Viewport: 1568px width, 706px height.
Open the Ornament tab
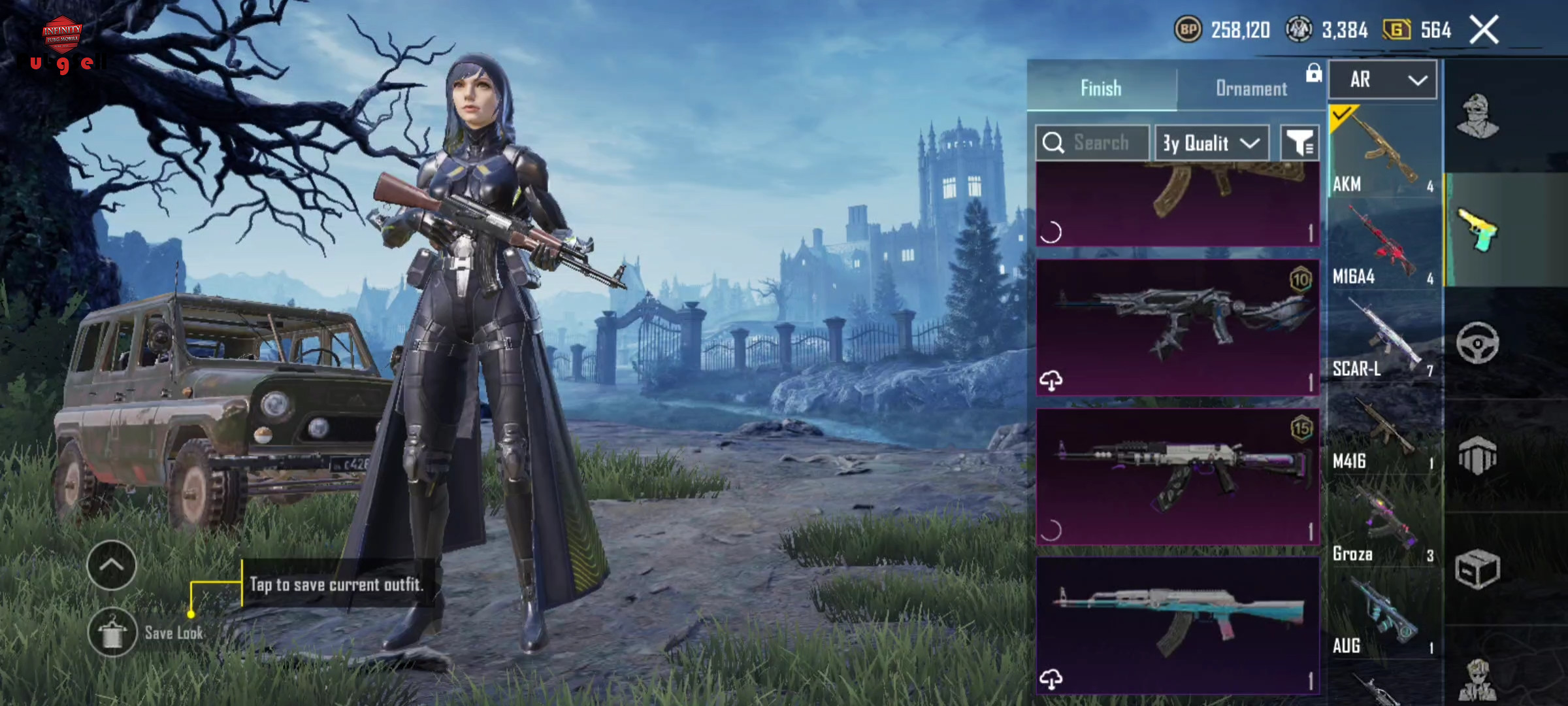pyautogui.click(x=1250, y=88)
